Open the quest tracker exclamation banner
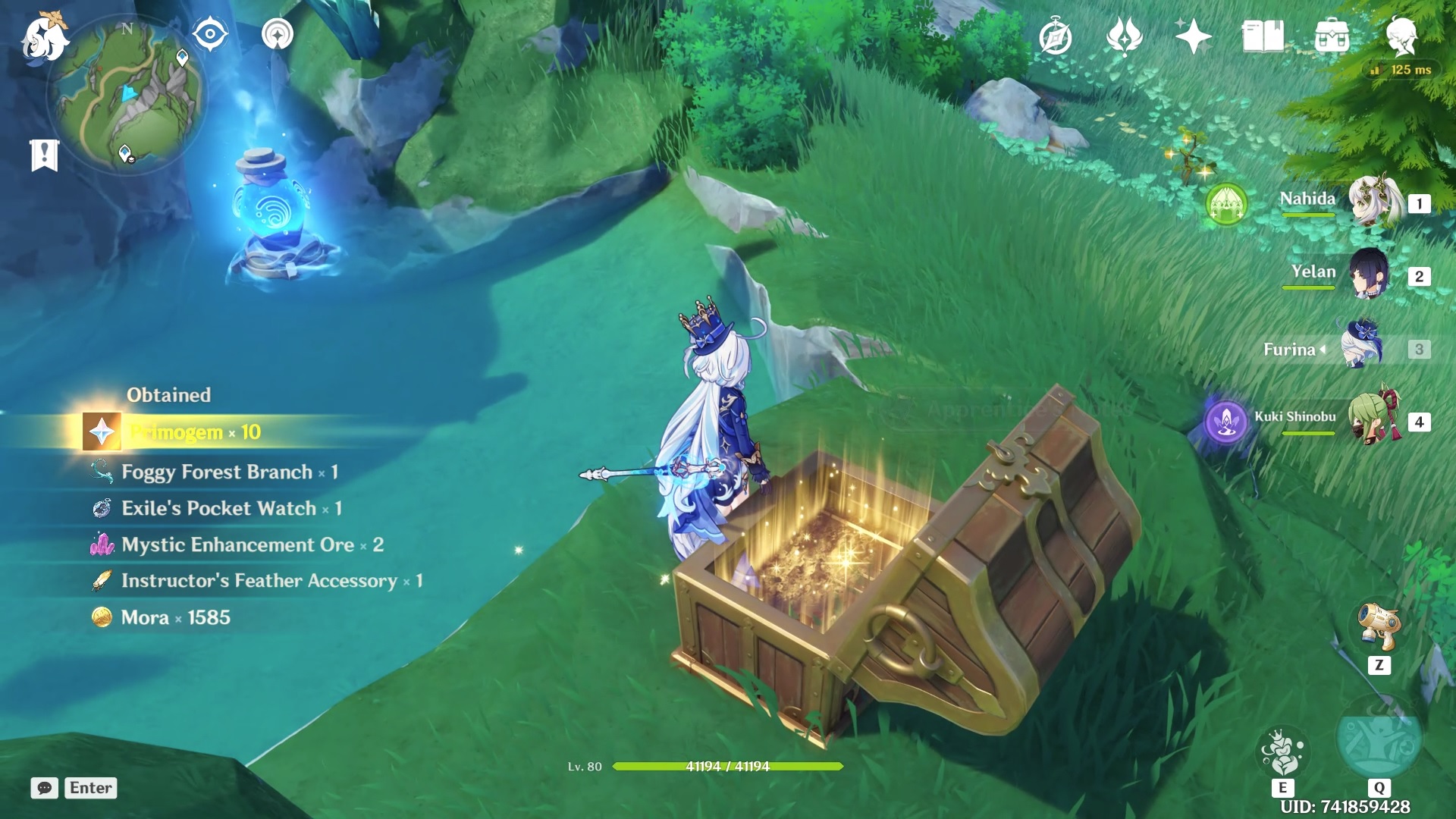The height and width of the screenshot is (819, 1456). pyautogui.click(x=45, y=155)
